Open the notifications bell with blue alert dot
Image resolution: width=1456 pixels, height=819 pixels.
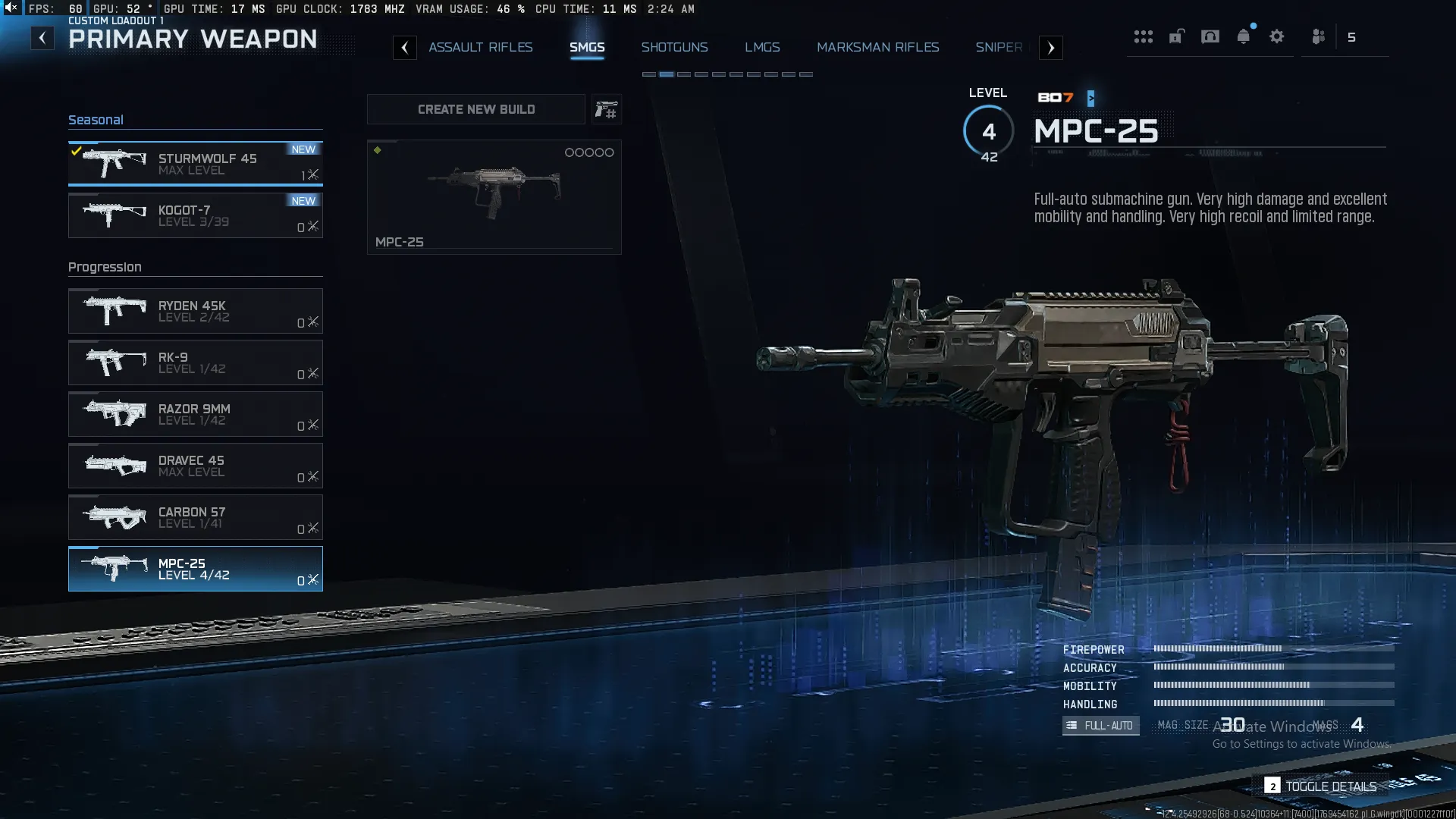coord(1242,36)
